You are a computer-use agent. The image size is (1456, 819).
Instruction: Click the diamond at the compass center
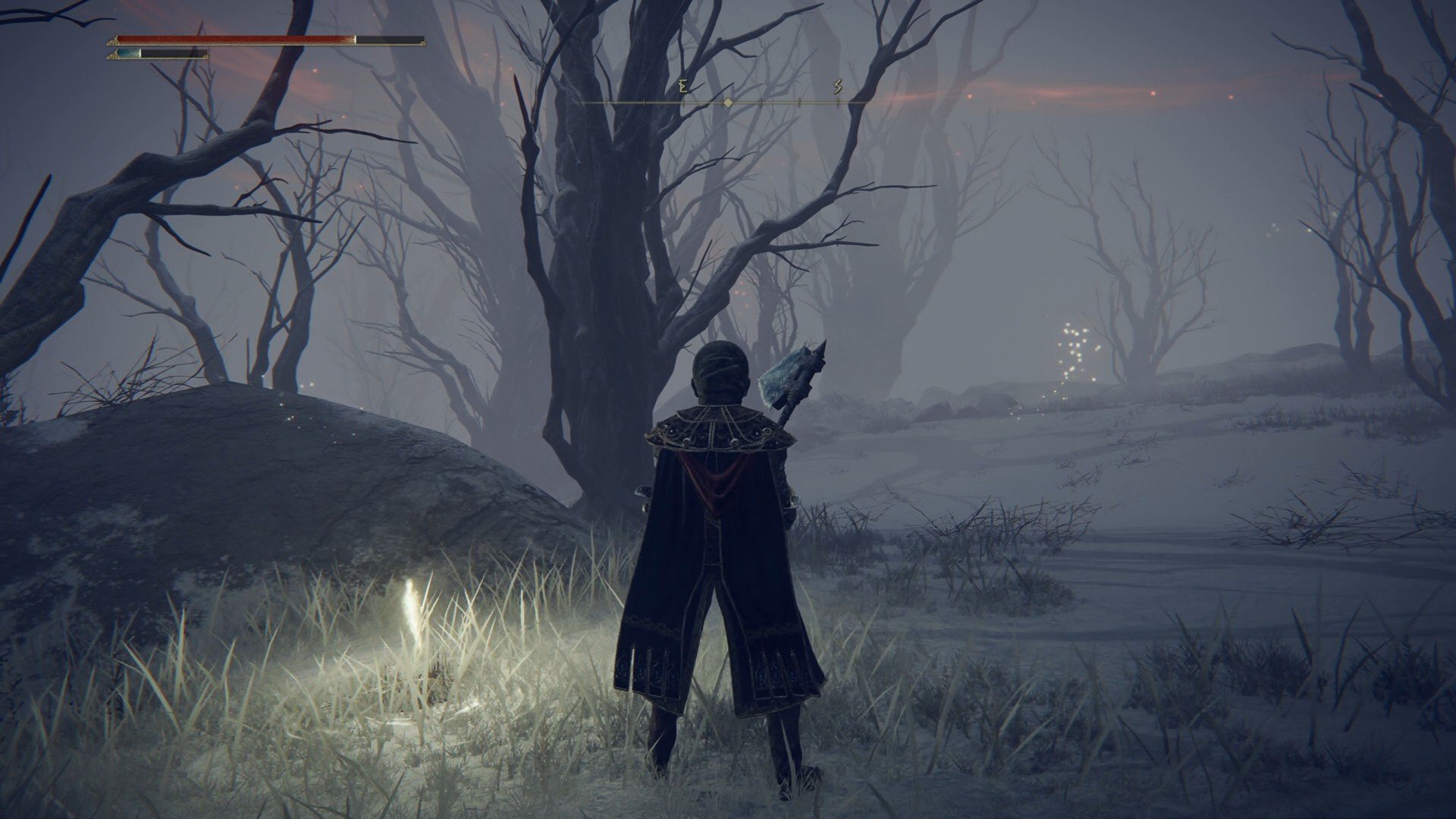coord(730,99)
